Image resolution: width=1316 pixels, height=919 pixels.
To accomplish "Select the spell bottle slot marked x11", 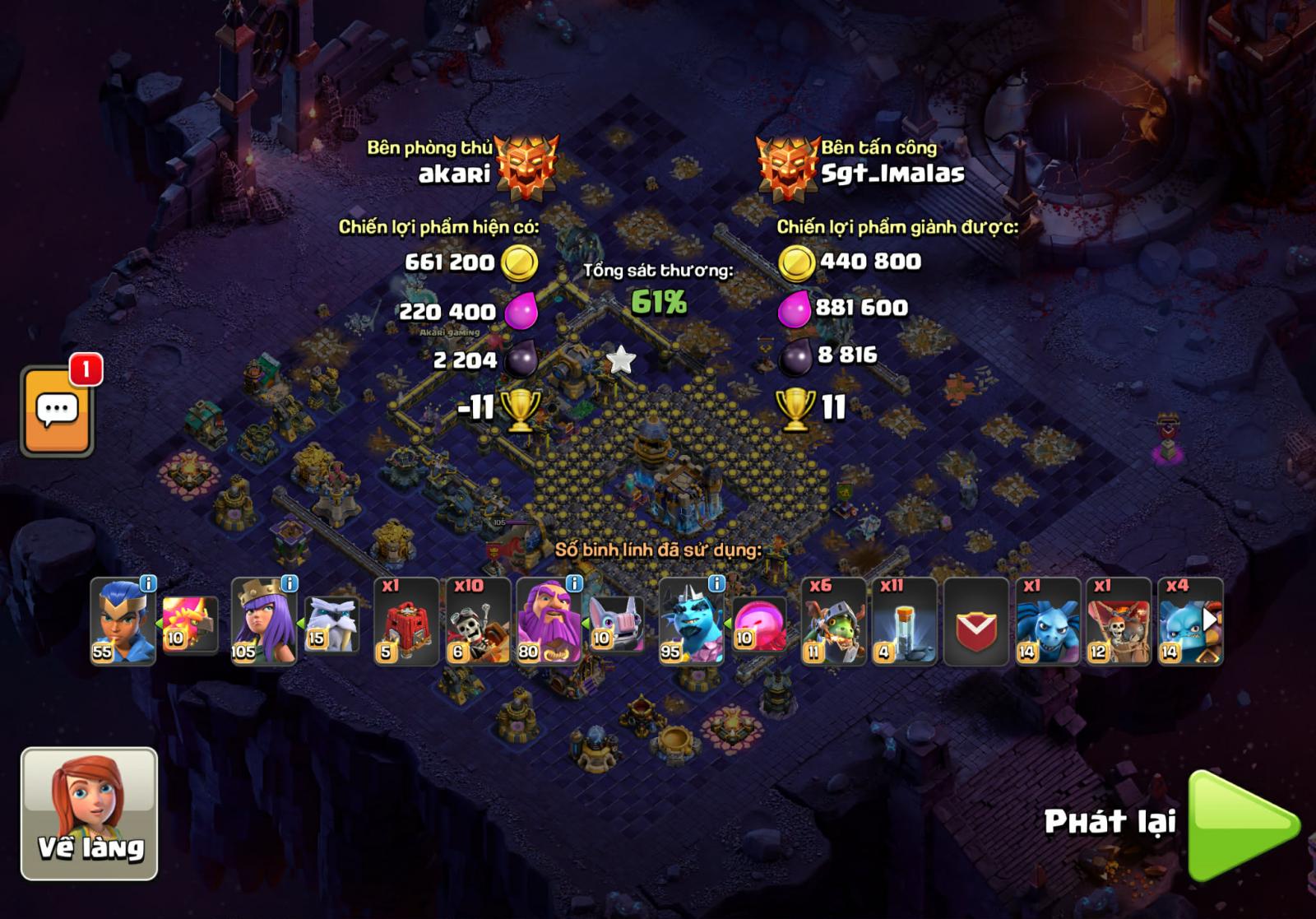I will tap(904, 622).
